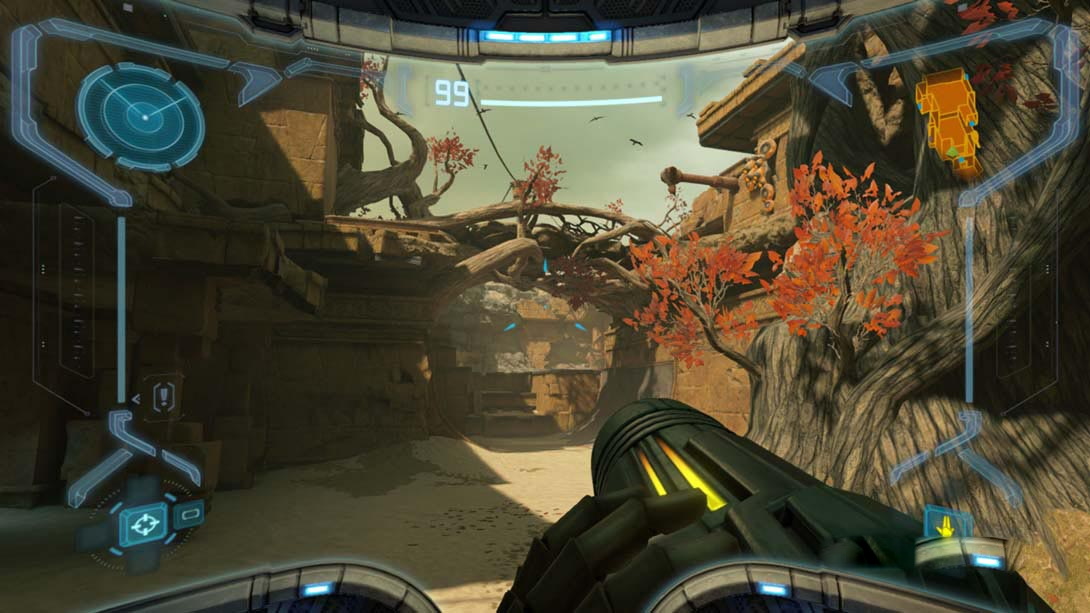Select the combat visor crosshair icon
Viewport: 1090px width, 613px height.
tap(143, 524)
